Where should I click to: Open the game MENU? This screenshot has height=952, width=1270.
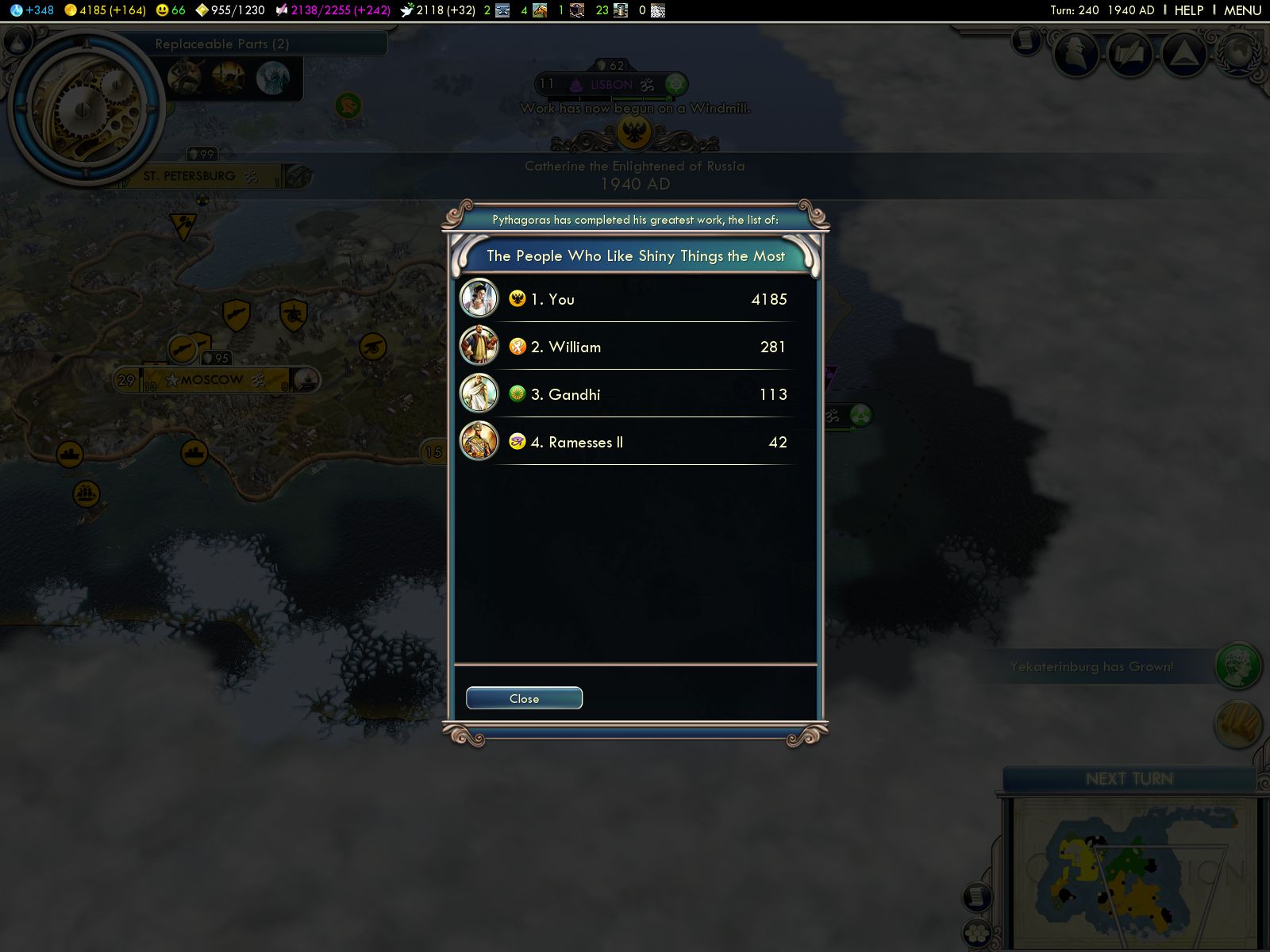point(1242,10)
